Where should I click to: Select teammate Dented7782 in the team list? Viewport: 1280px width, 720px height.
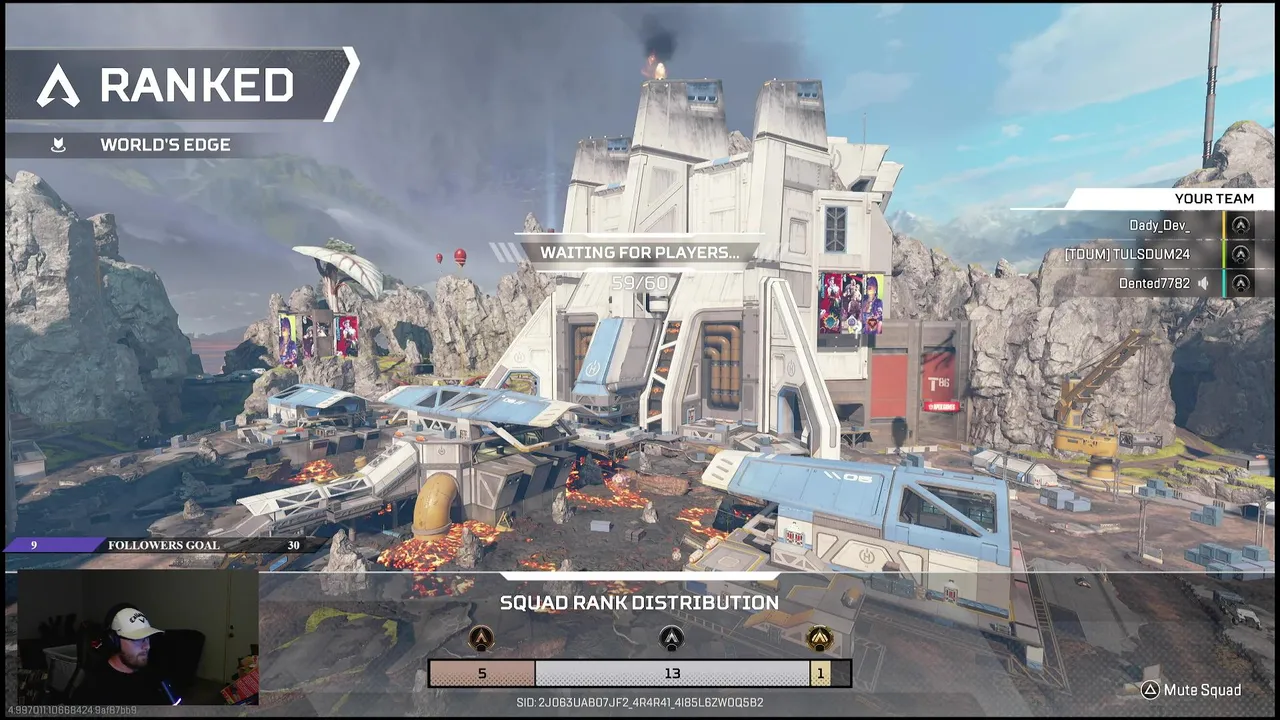[1154, 284]
